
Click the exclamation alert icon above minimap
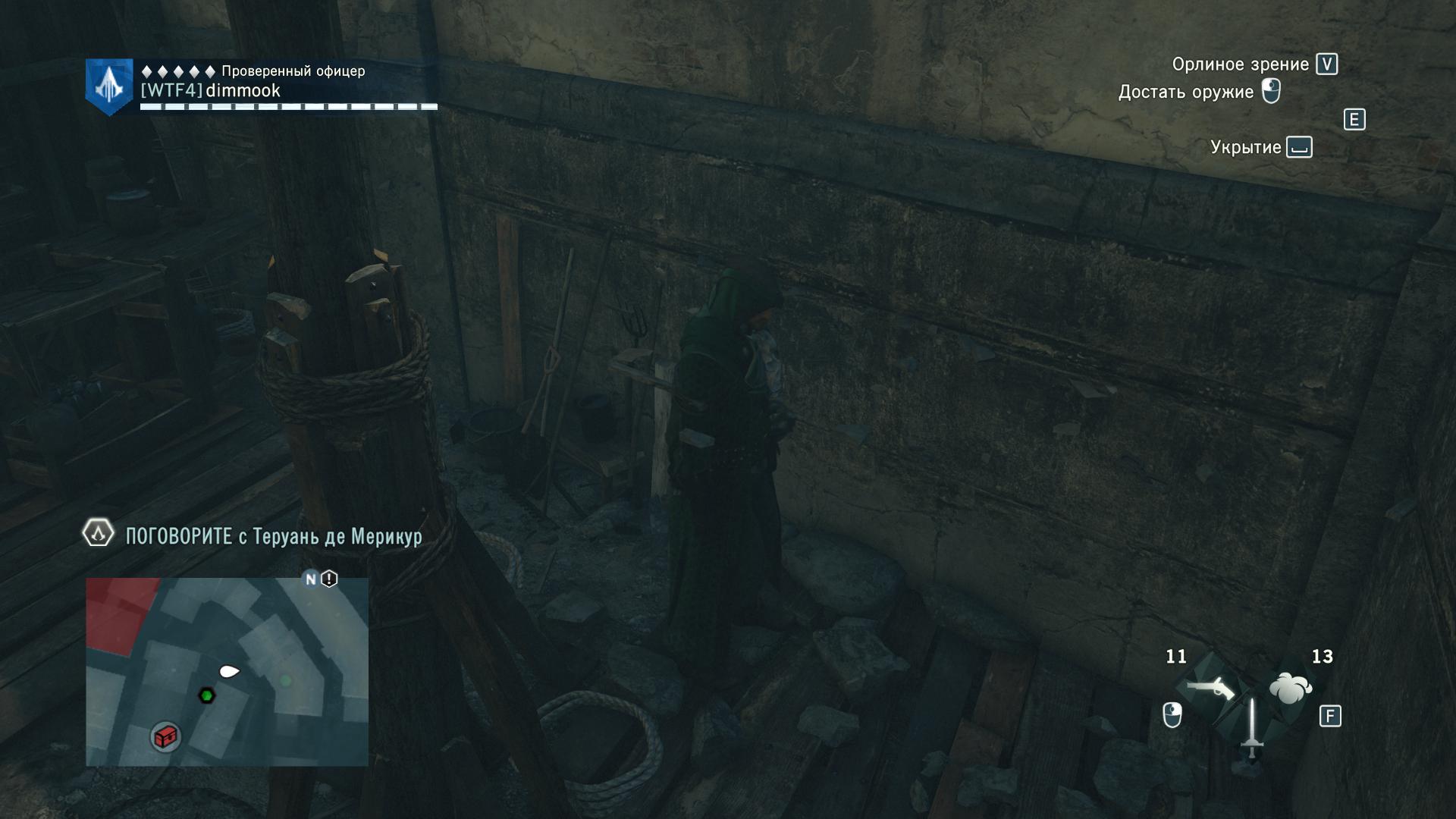pyautogui.click(x=329, y=579)
